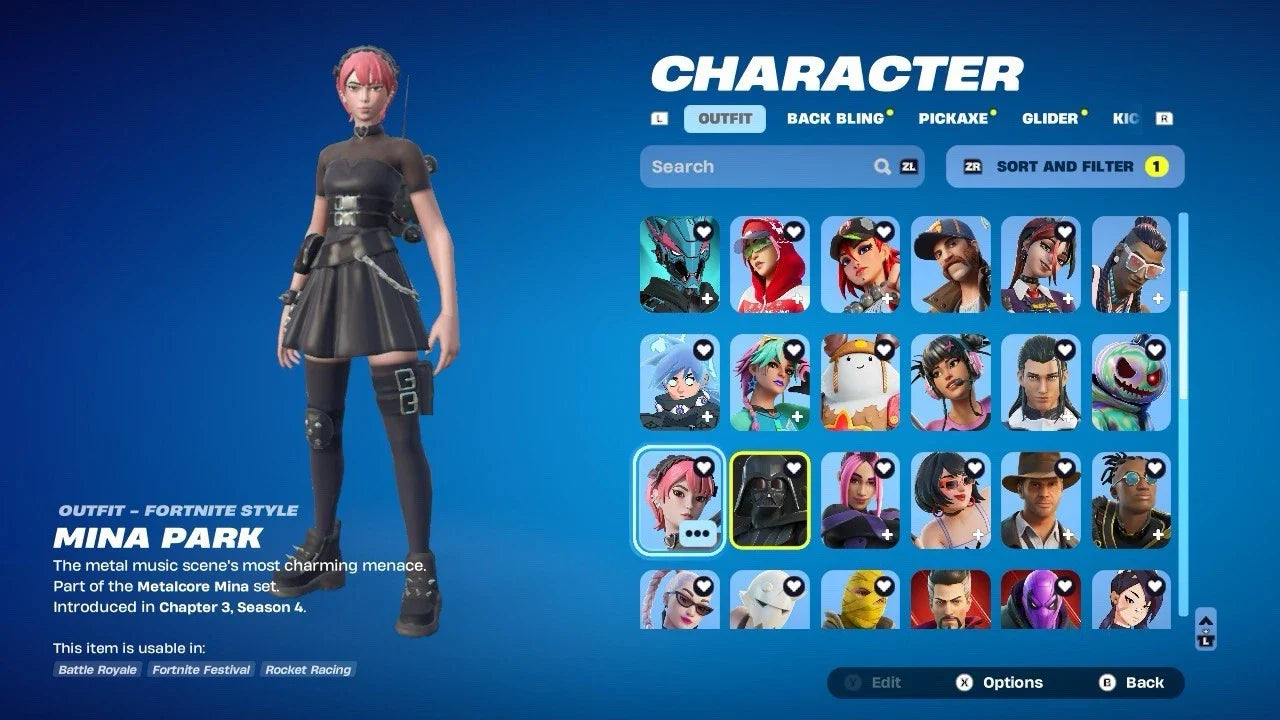Go Back from the Character screen
The height and width of the screenshot is (720, 1280).
(x=1132, y=683)
